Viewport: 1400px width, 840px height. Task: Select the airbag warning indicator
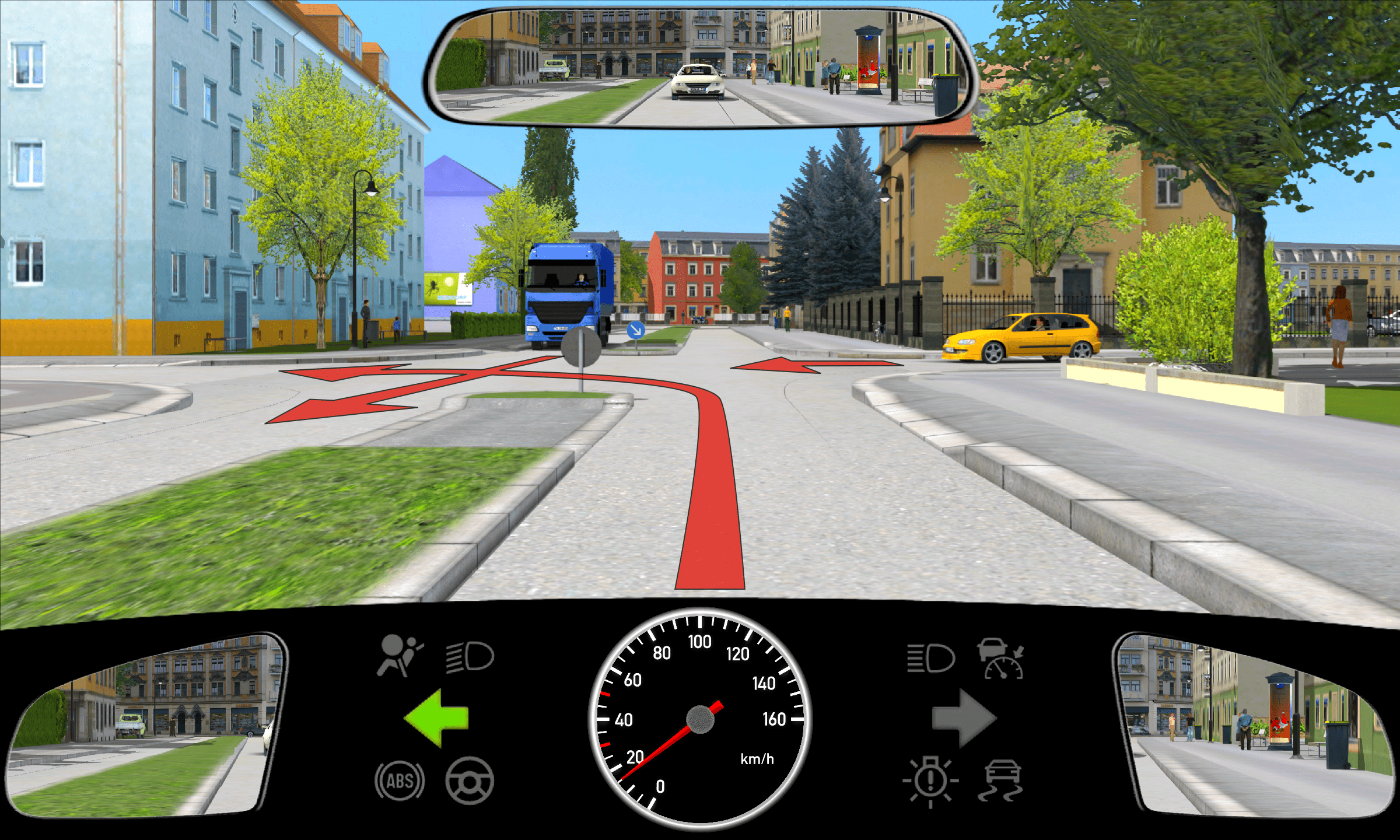click(399, 656)
